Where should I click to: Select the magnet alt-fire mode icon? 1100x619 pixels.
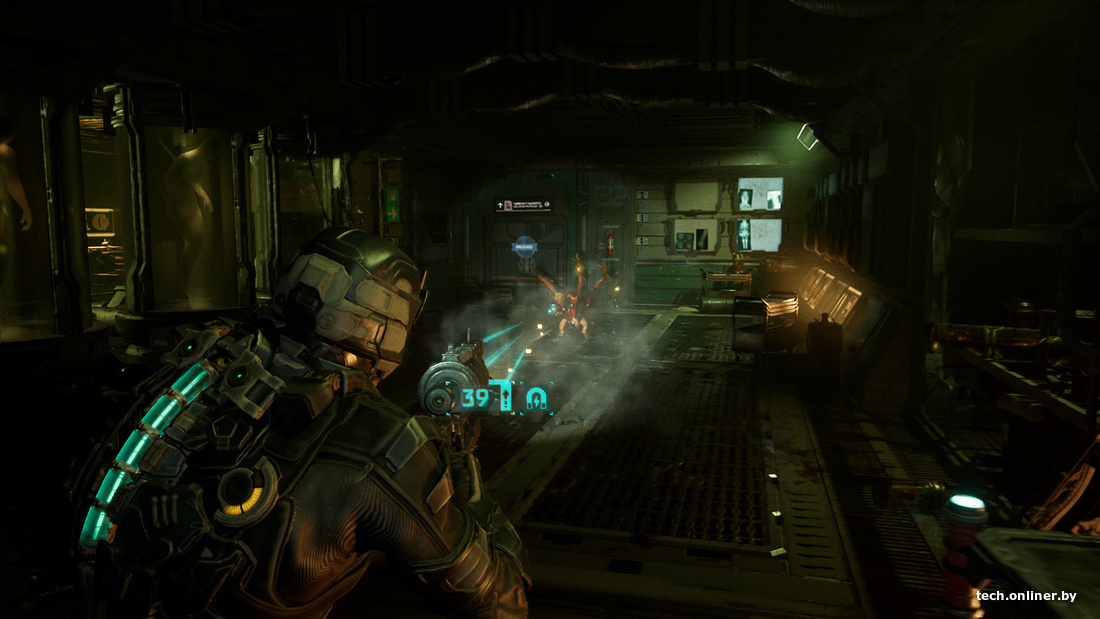pyautogui.click(x=538, y=399)
